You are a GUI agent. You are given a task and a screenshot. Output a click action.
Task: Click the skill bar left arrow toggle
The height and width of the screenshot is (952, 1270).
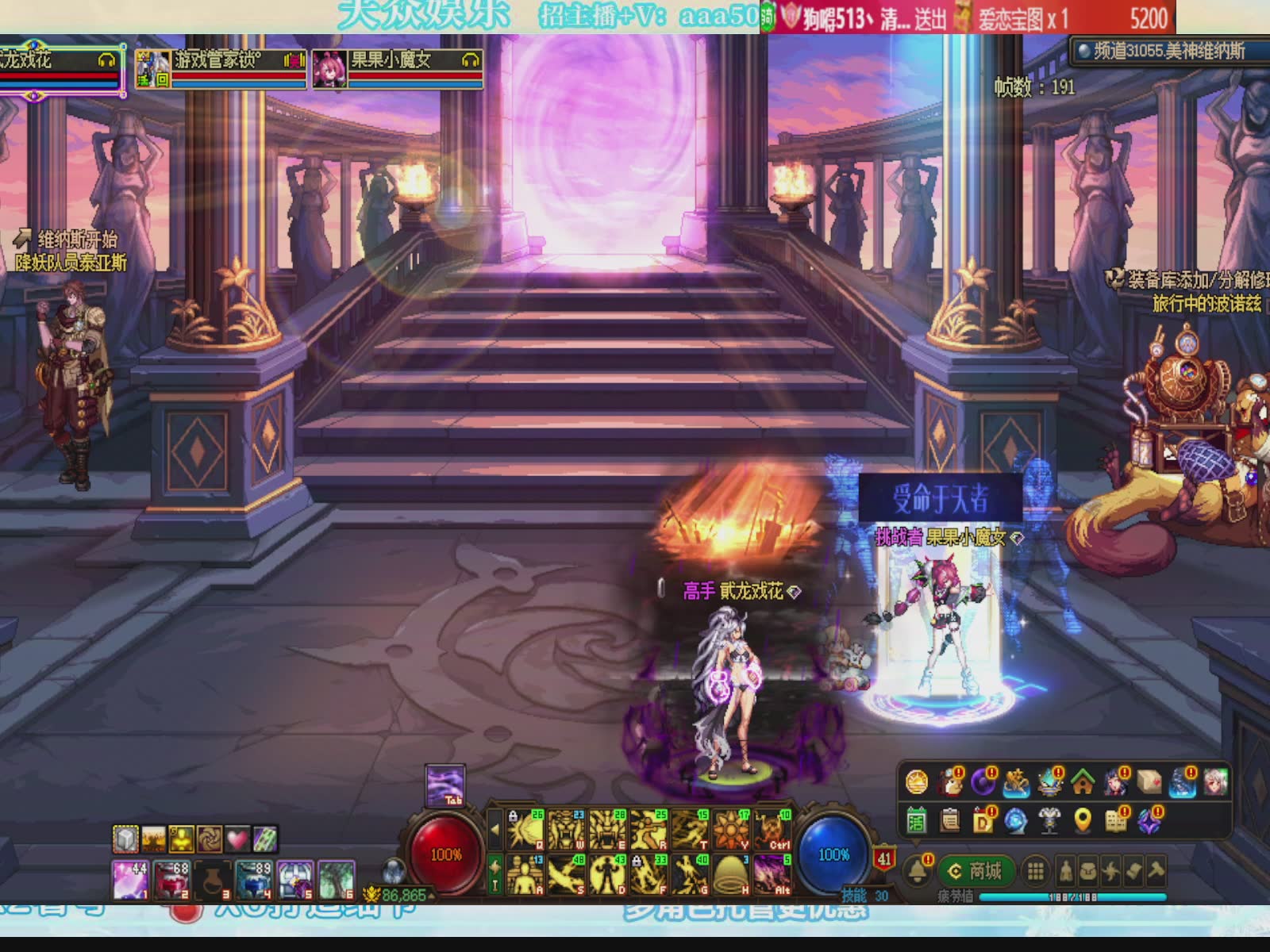coord(495,830)
